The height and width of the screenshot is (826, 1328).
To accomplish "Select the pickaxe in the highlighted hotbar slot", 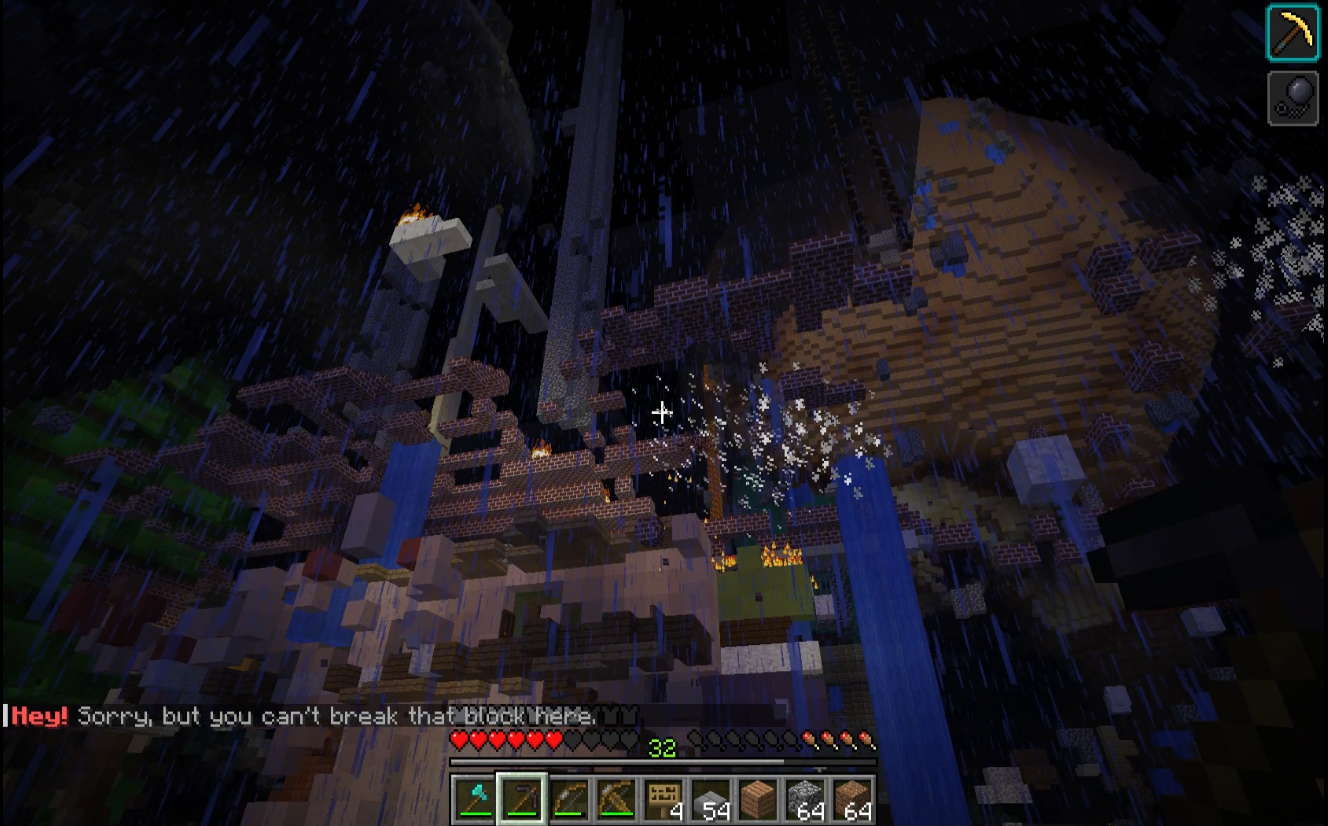I will (521, 800).
